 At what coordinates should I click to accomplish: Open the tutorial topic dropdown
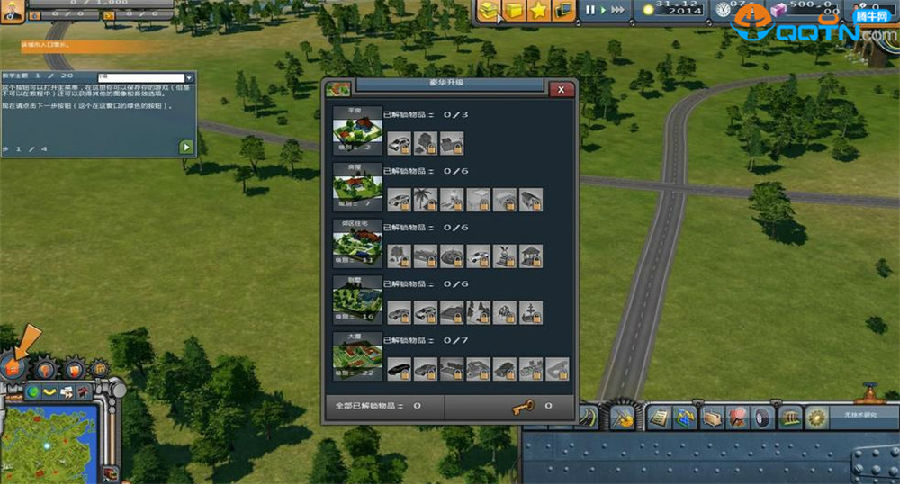pos(190,78)
